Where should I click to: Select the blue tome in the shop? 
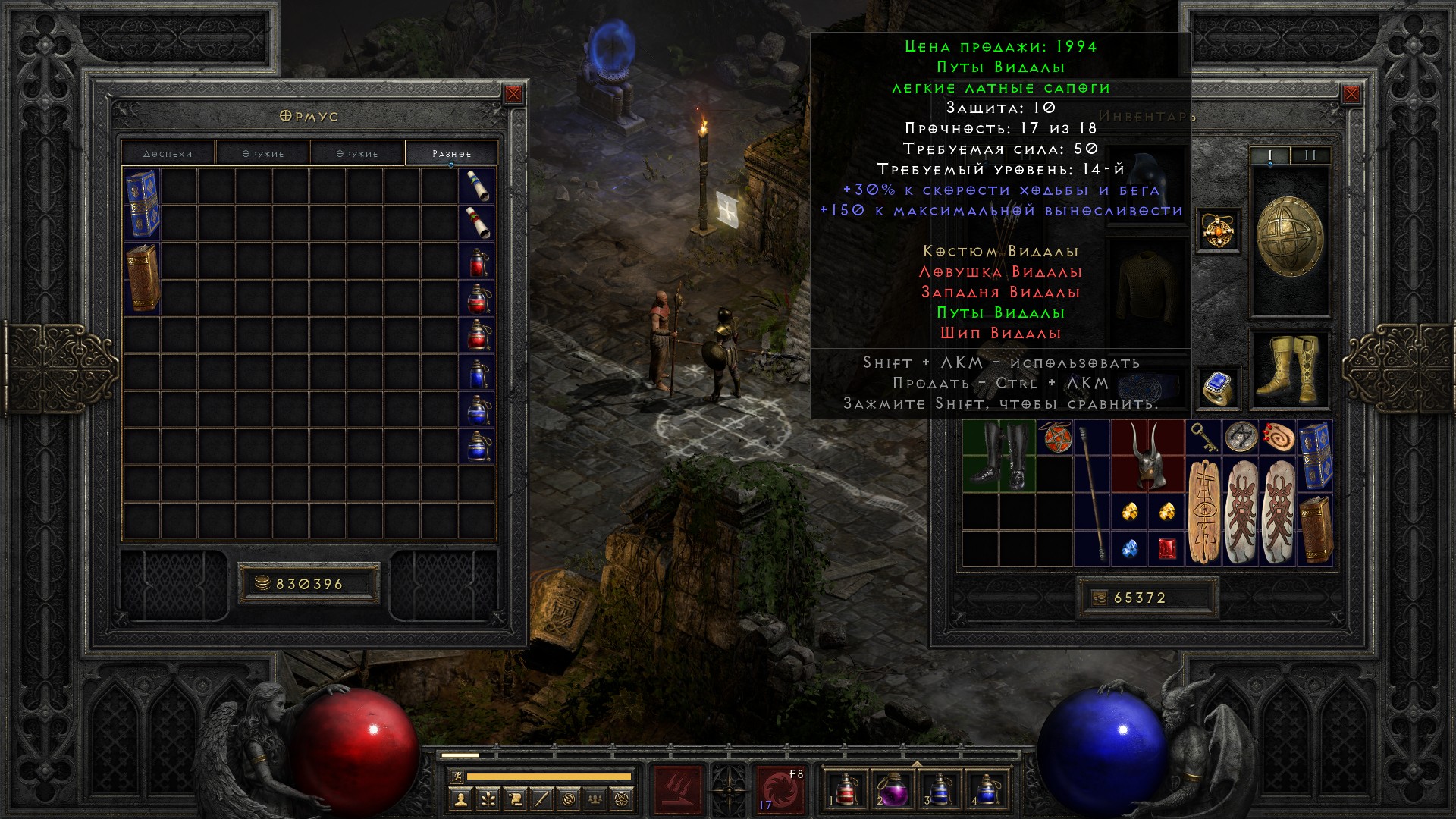point(143,203)
